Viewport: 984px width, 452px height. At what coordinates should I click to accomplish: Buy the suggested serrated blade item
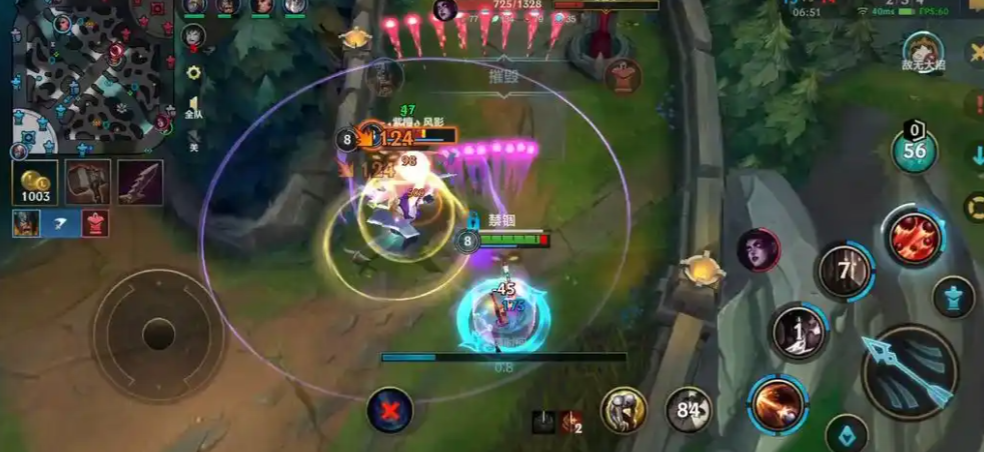(140, 182)
